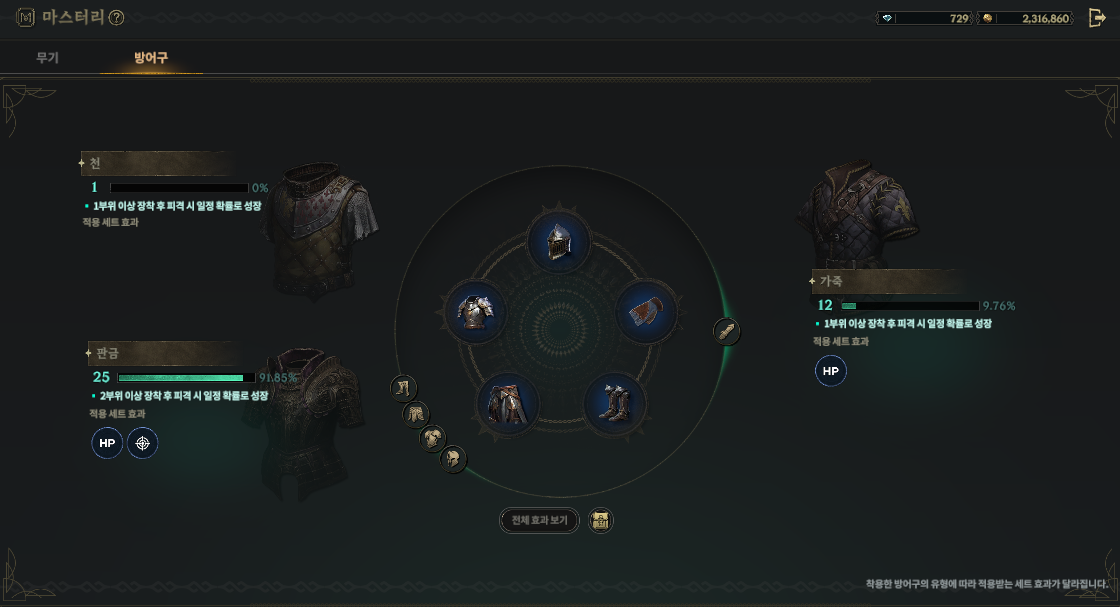Select the gloves equipment slot

(646, 311)
